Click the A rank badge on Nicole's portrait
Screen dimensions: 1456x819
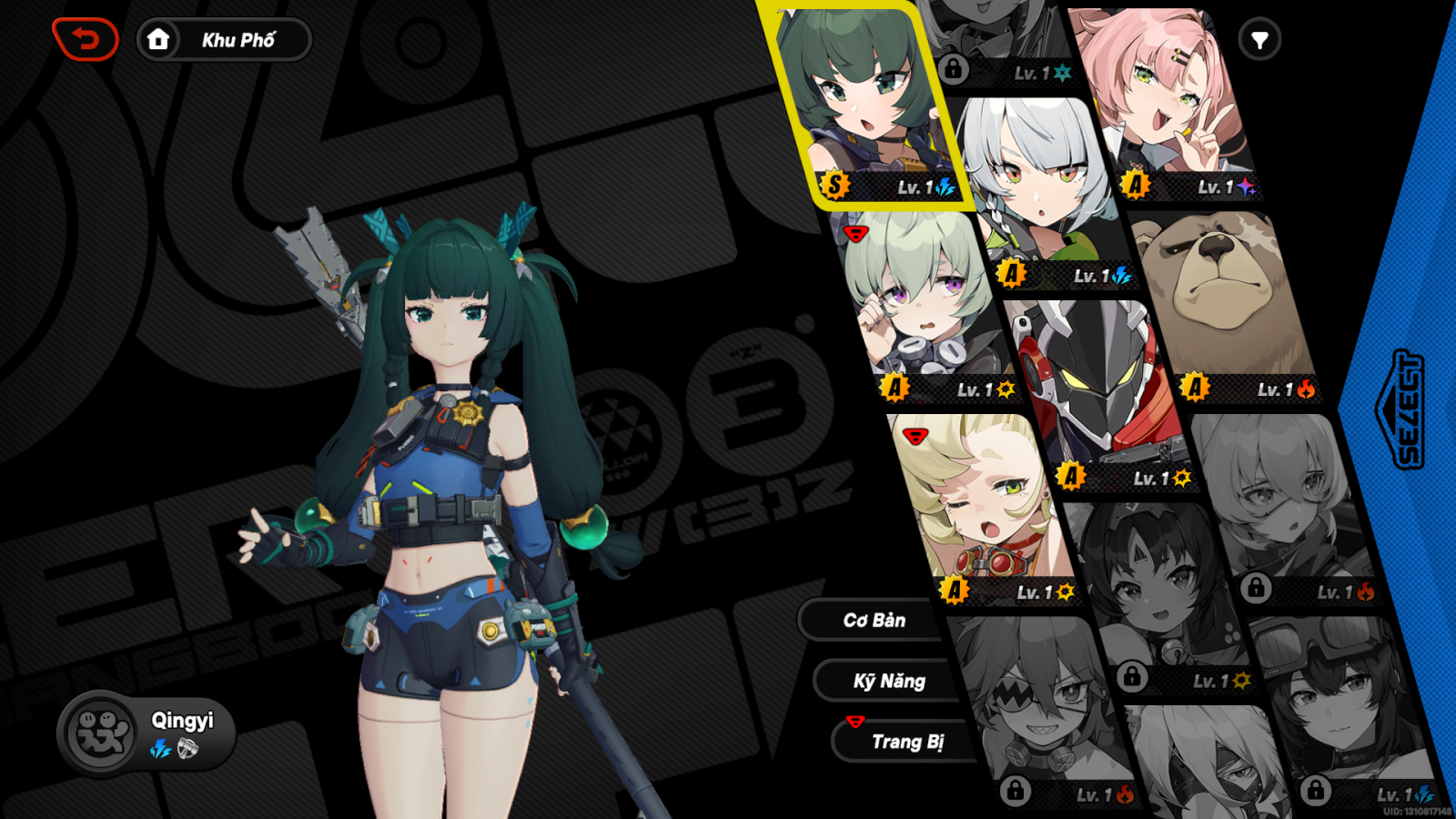pyautogui.click(x=1135, y=187)
